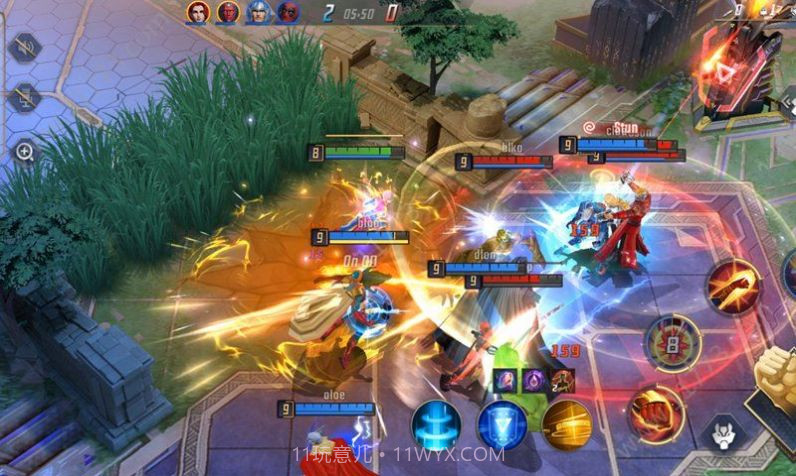Activate the blue shield triangle spell

pos(502,424)
